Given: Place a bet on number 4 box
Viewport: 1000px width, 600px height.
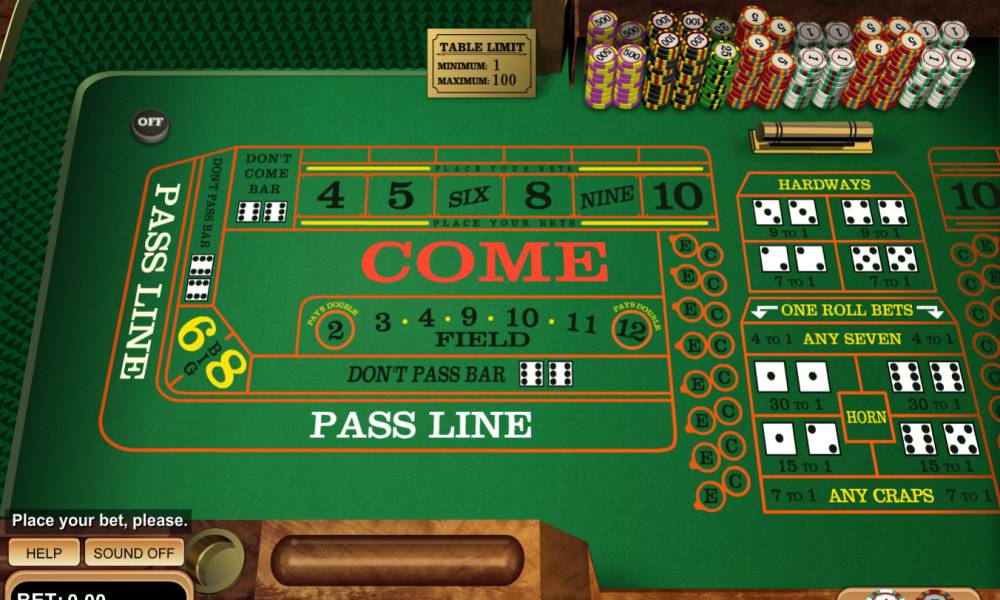Looking at the screenshot, I should [330, 196].
